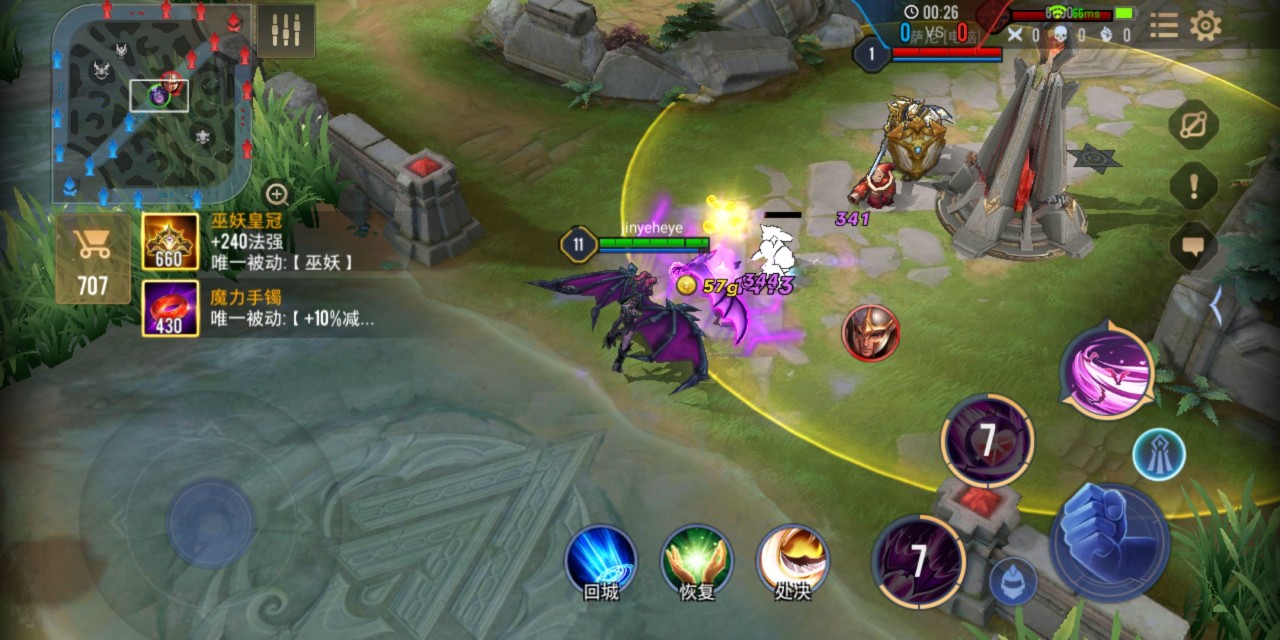Select the tower target button

coord(1159,454)
